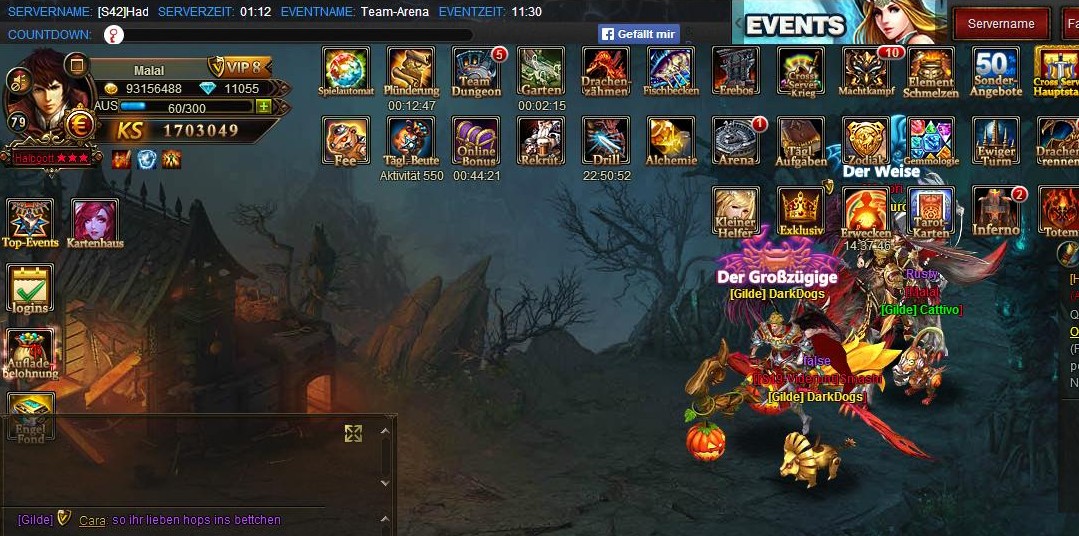This screenshot has height=536, width=1079.
Task: Add stamina with the green plus button
Action: coord(264,107)
